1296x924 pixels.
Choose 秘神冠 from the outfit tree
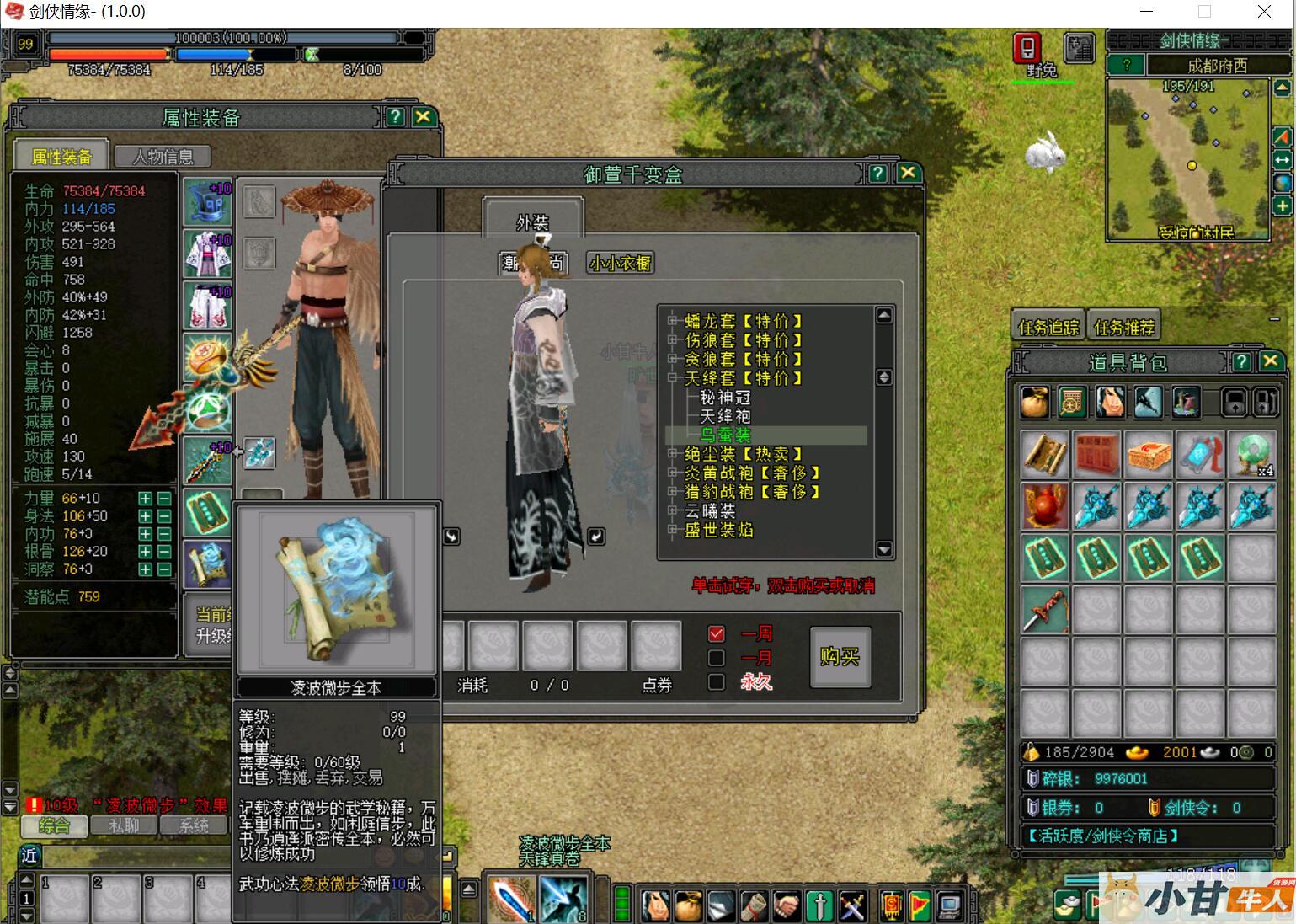click(x=725, y=398)
